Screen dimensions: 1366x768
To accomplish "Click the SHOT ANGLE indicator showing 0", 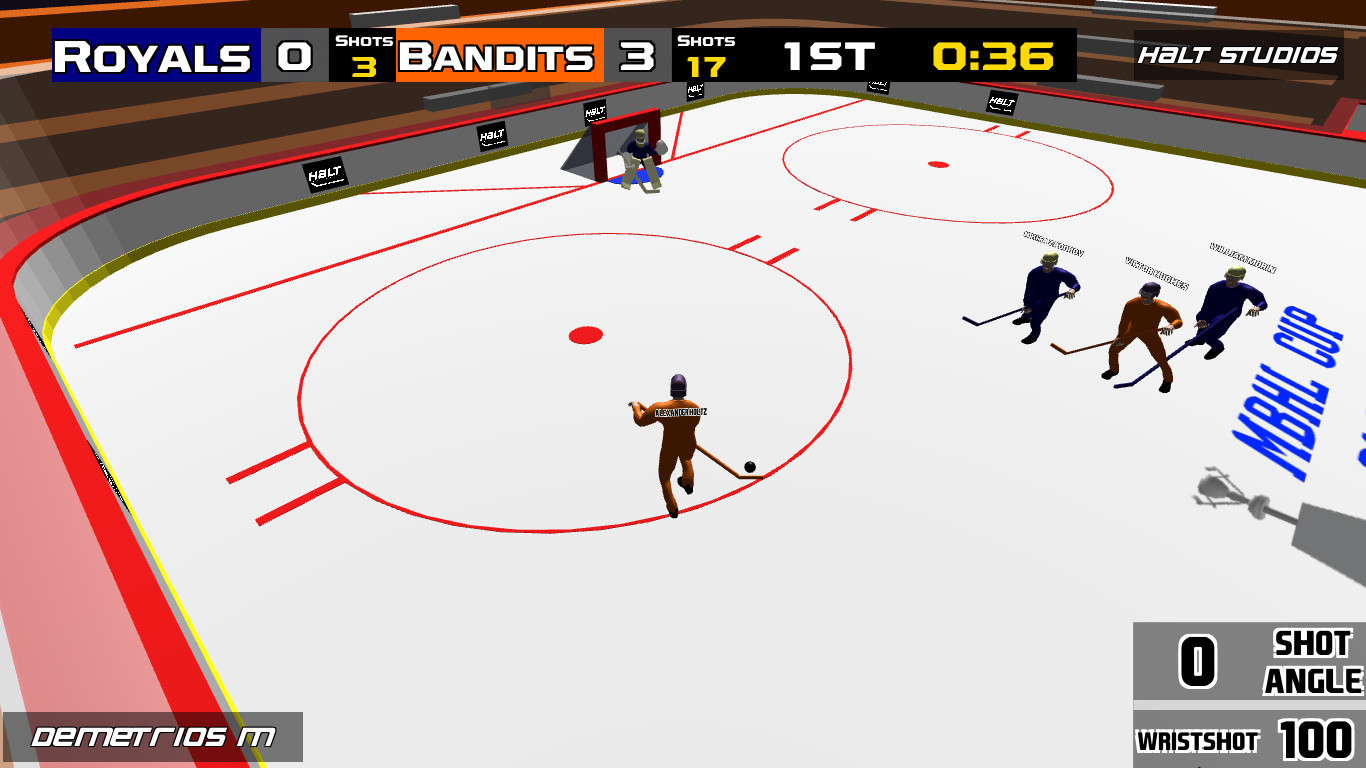I will 1250,662.
